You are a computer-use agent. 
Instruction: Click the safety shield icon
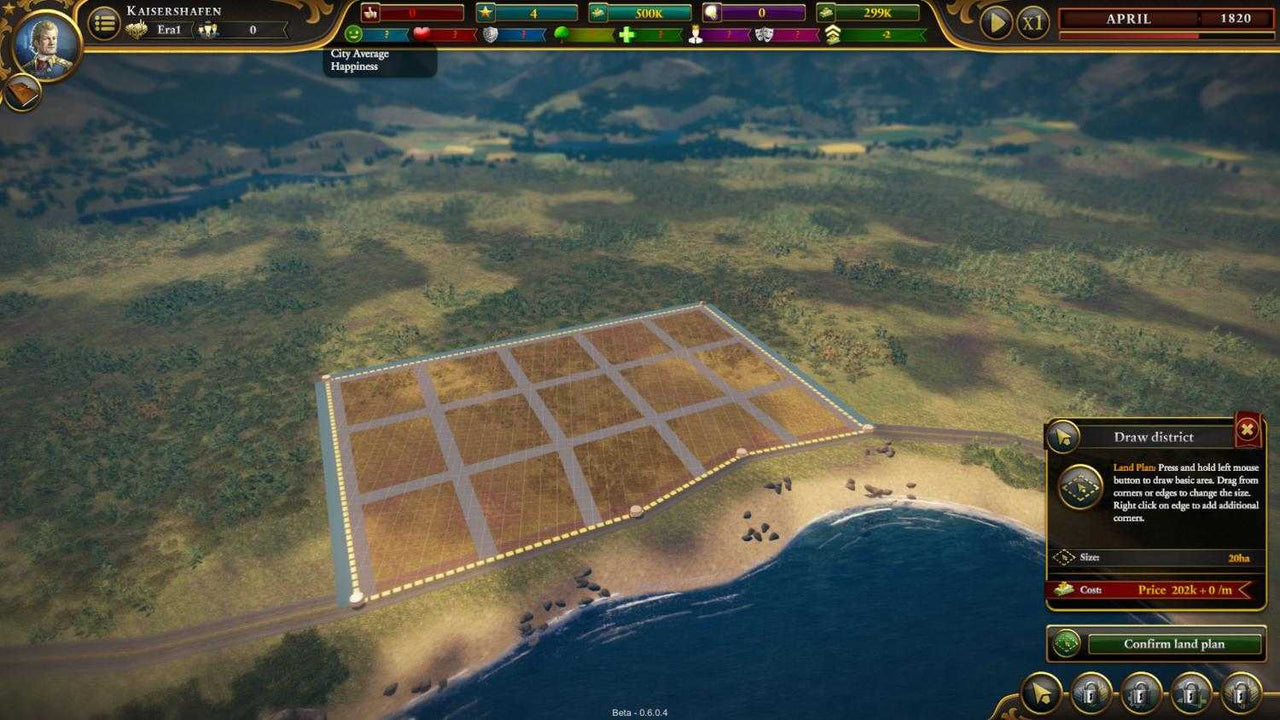[488, 35]
